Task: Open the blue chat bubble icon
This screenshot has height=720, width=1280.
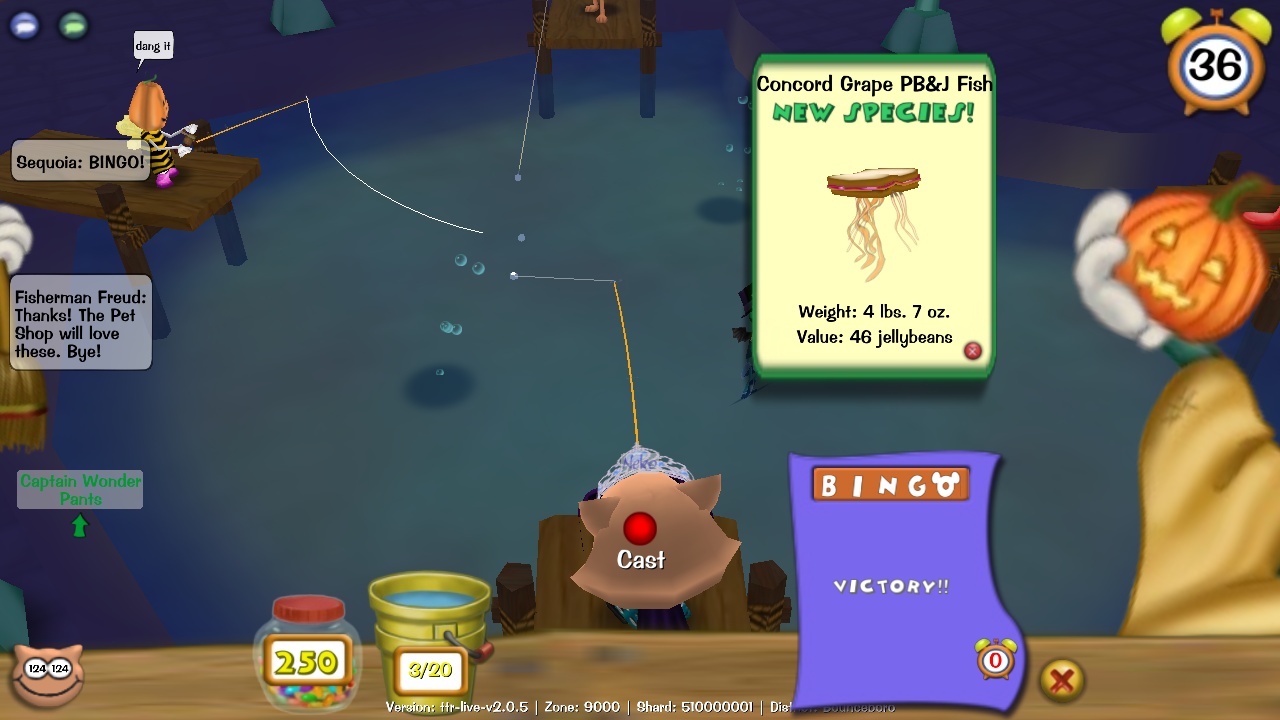Action: pos(22,25)
